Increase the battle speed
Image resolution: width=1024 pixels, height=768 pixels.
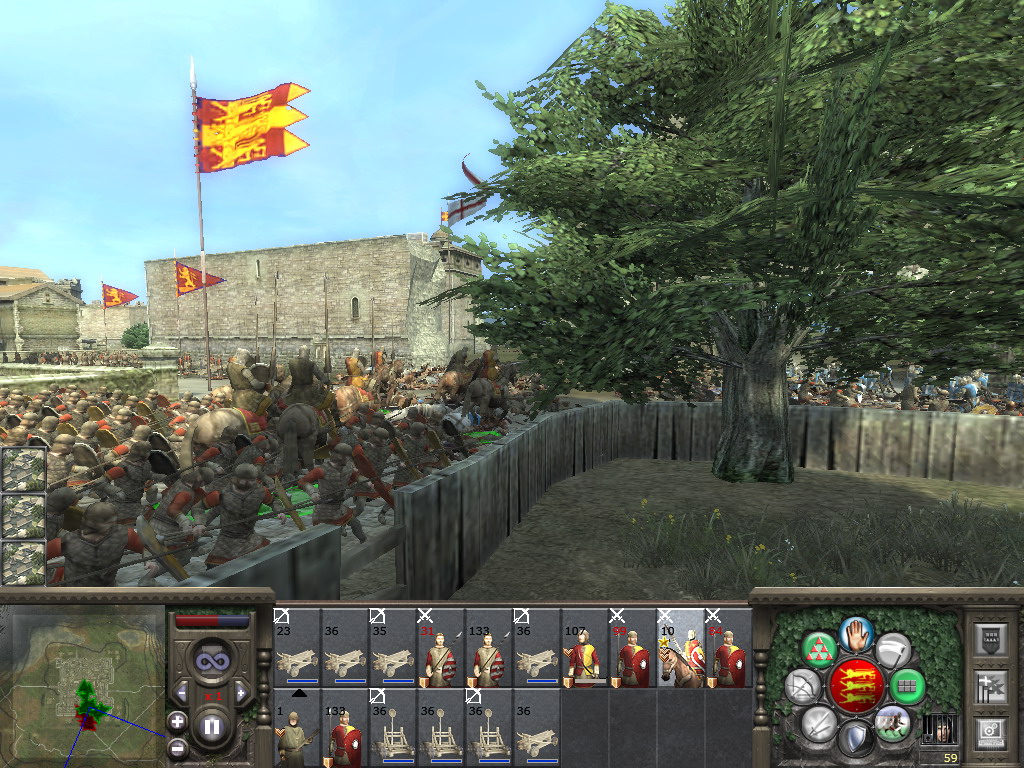240,691
